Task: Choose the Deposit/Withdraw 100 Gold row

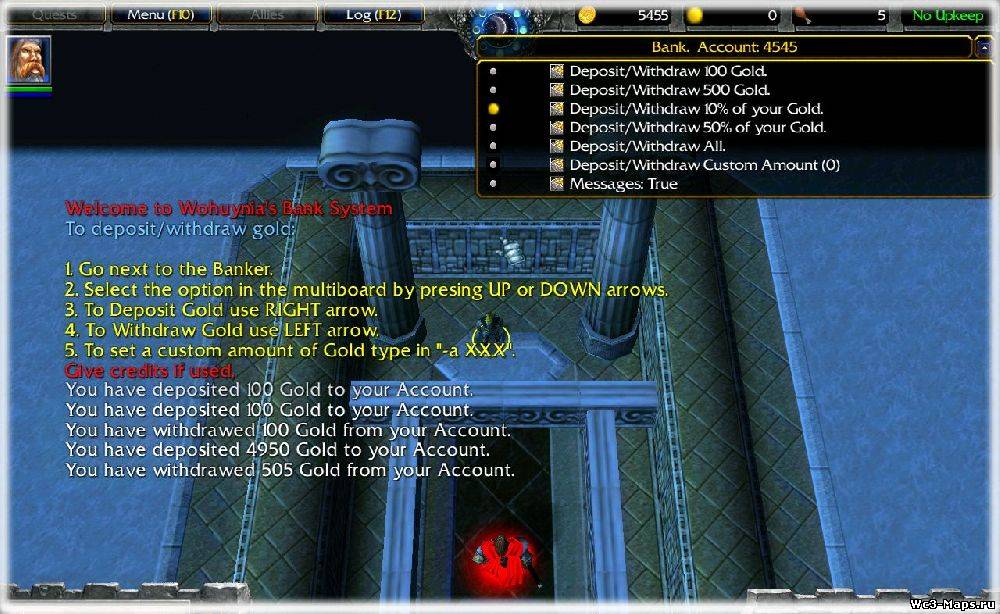Action: [x=668, y=72]
